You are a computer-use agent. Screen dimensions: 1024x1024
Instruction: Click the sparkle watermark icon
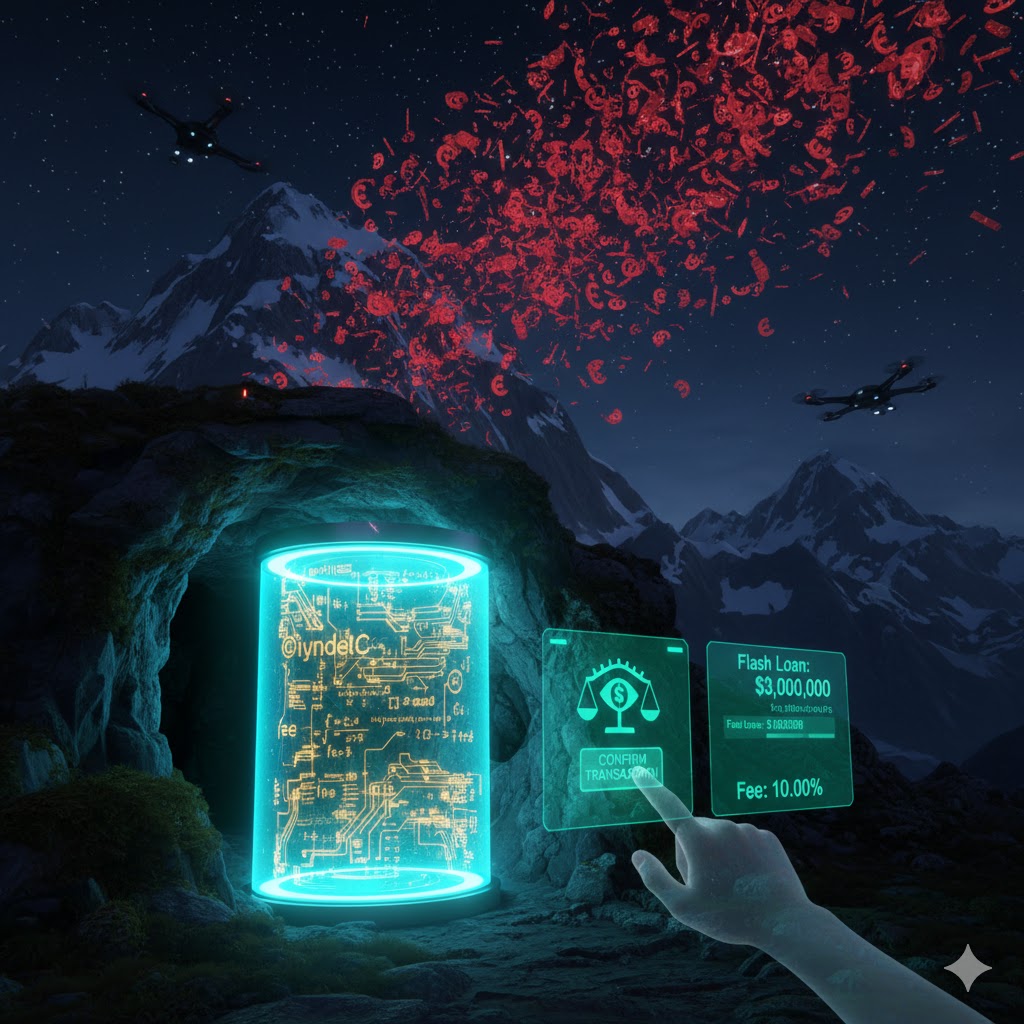tap(968, 968)
